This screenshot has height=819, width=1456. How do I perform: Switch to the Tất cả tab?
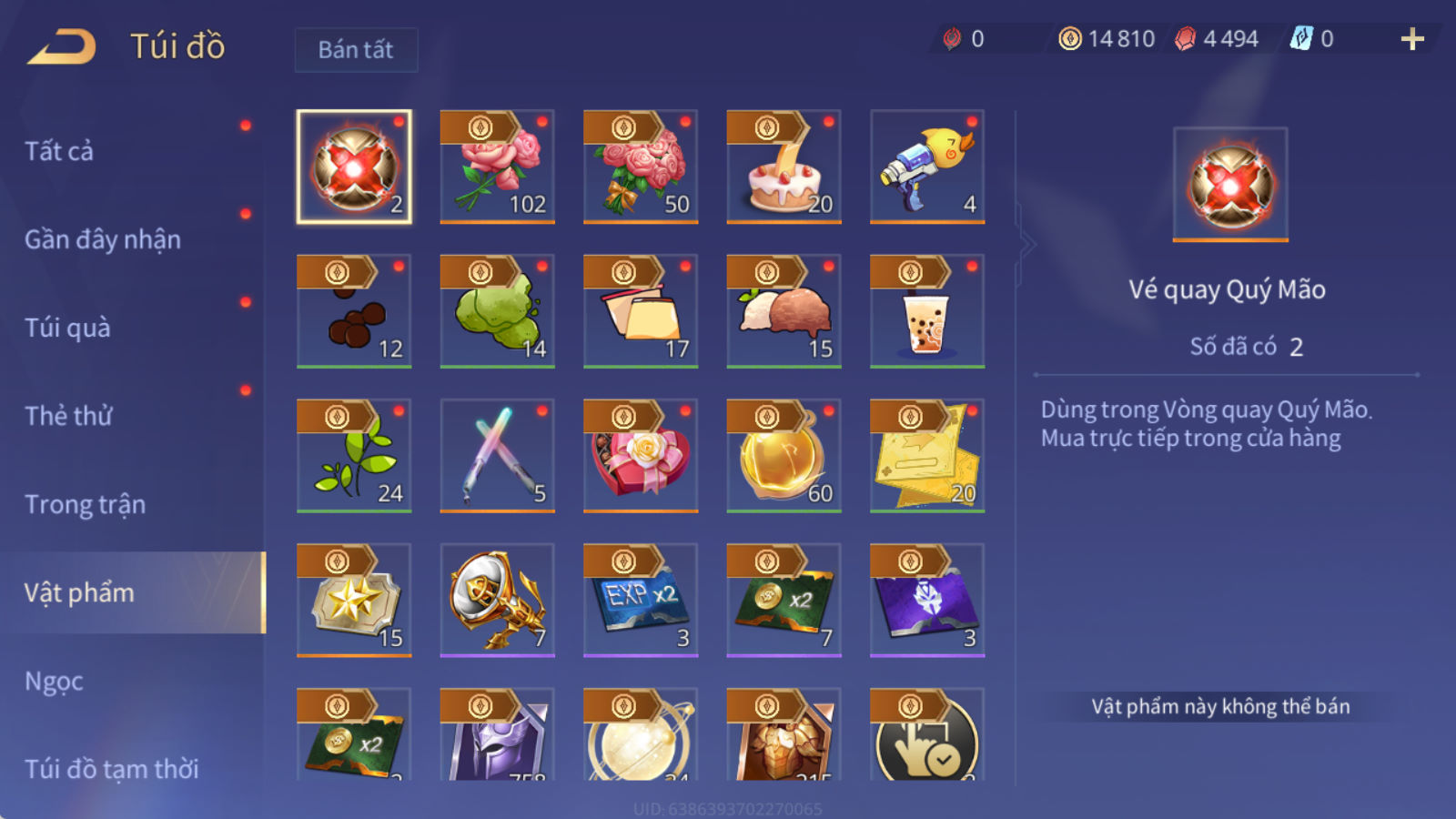coord(59,151)
